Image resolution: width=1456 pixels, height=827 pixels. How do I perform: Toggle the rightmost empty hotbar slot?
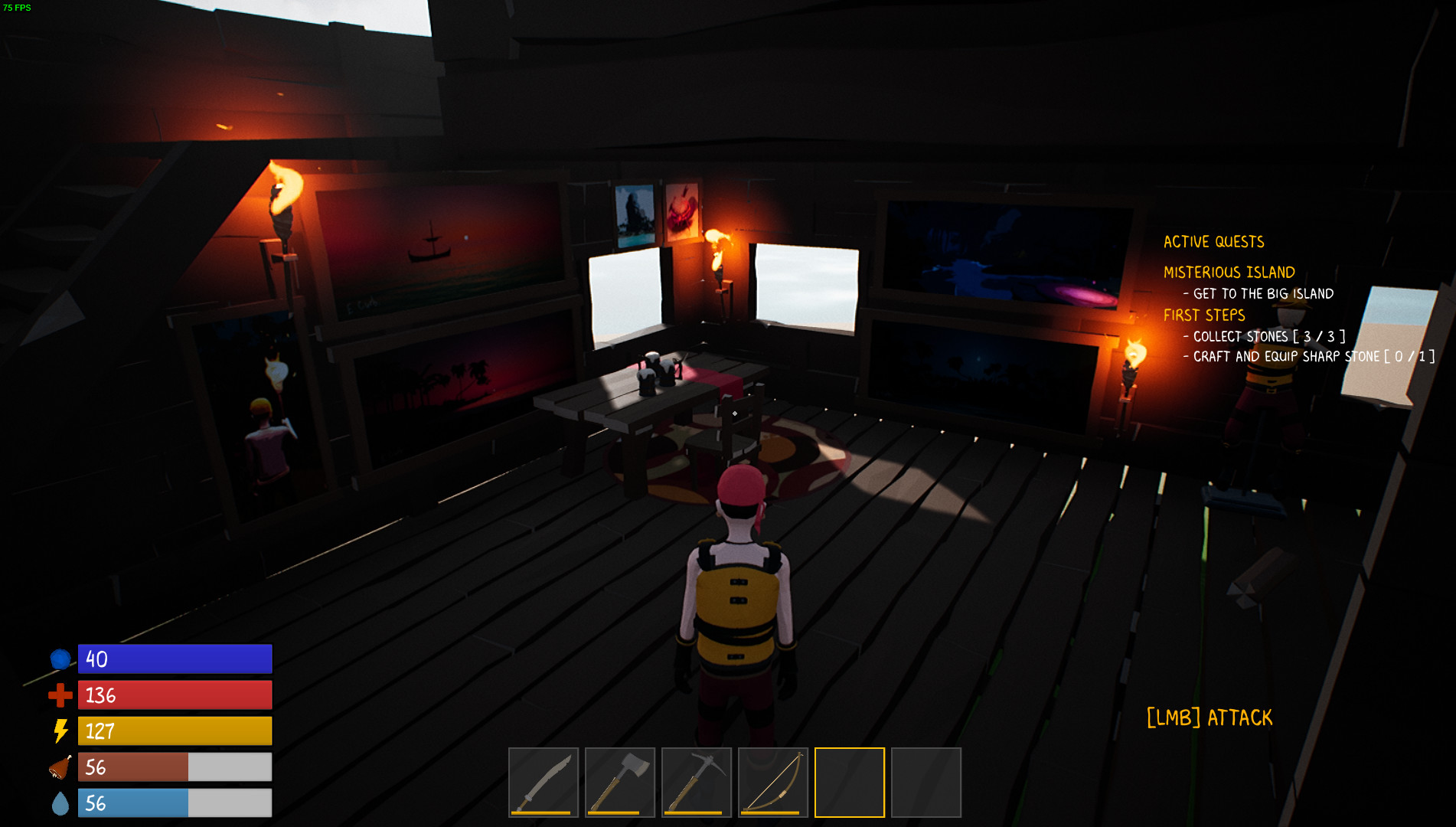(x=926, y=782)
